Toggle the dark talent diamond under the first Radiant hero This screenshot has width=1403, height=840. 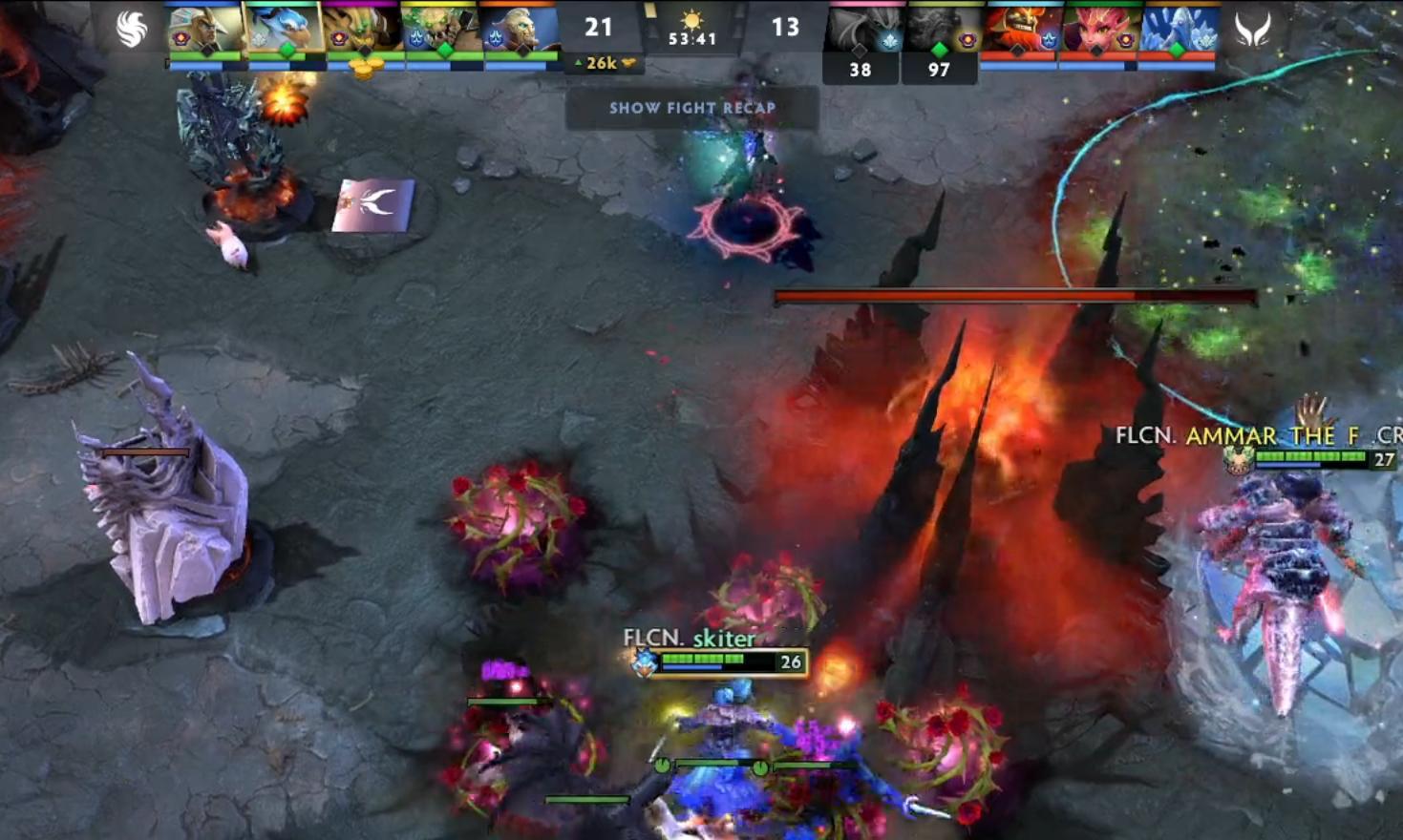coord(207,50)
